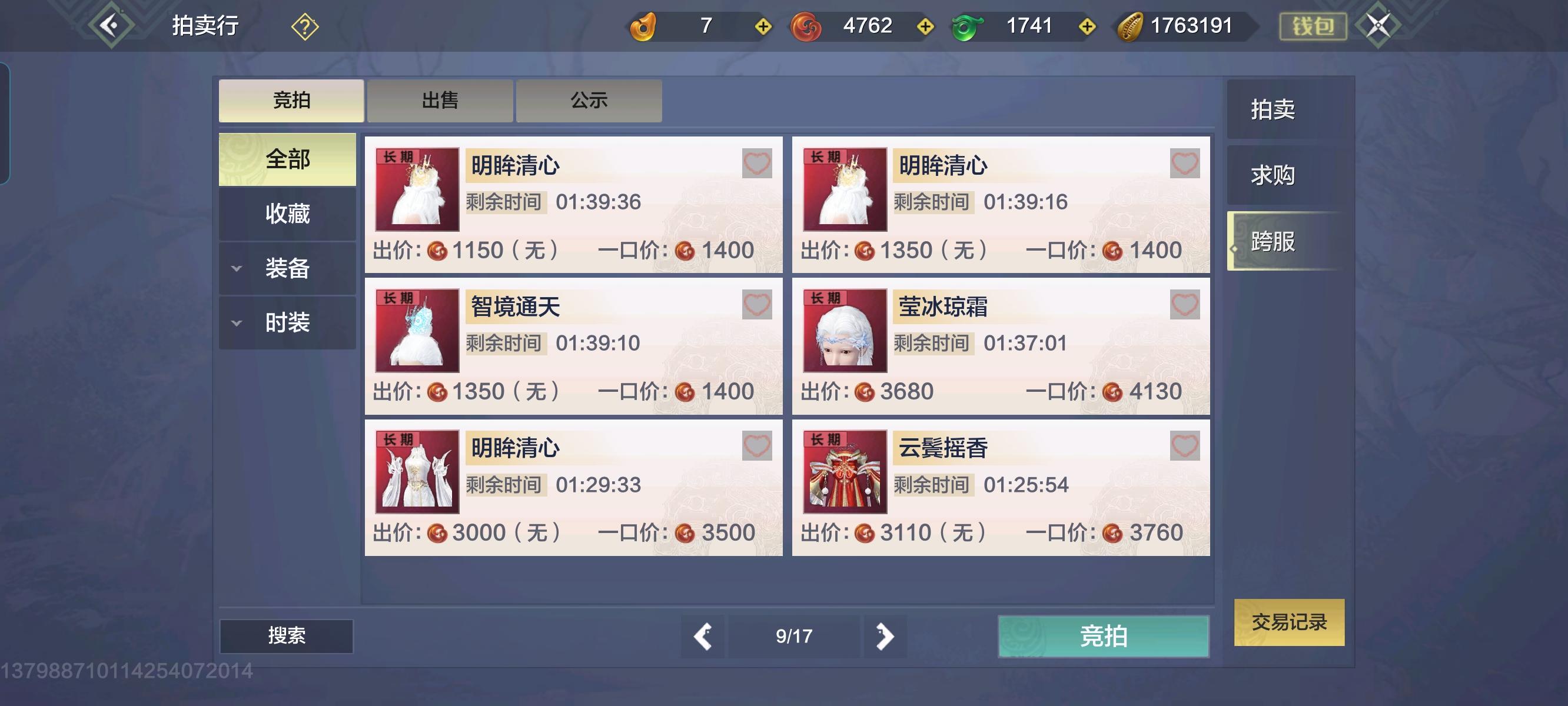This screenshot has width=1568, height=706.
Task: Expand the 时装 category chevron
Action: tap(236, 322)
